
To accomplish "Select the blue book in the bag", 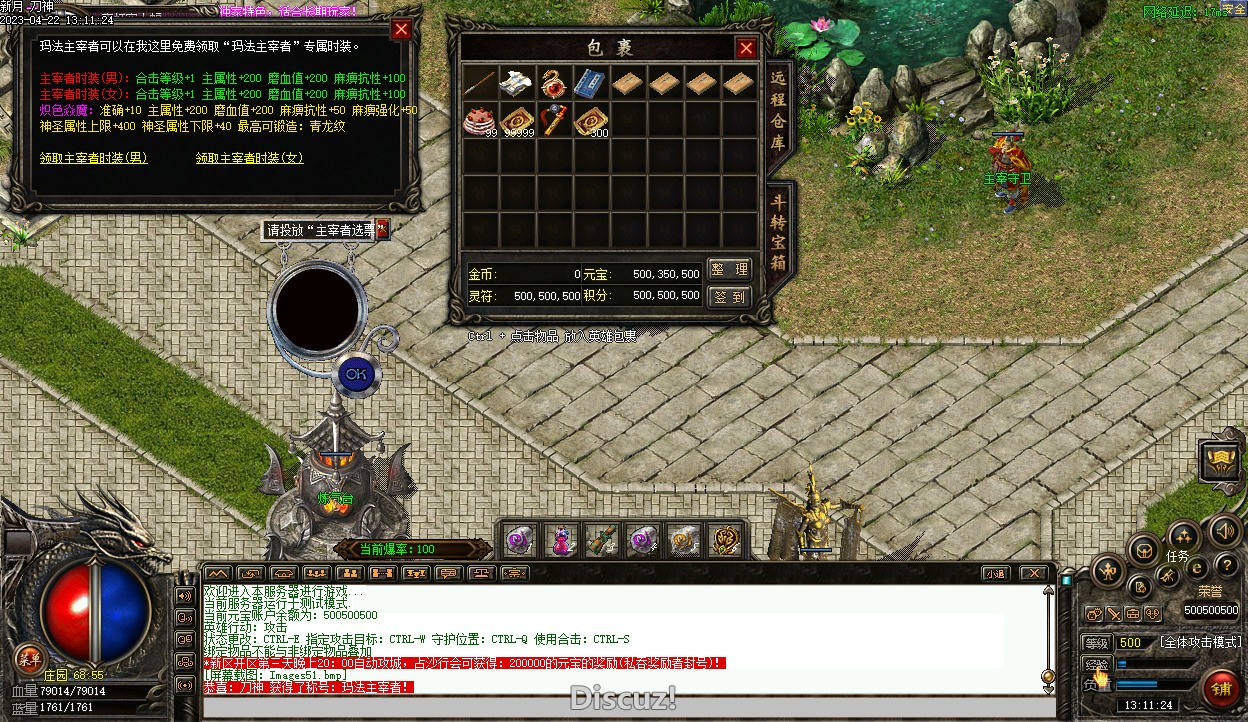I will point(590,83).
